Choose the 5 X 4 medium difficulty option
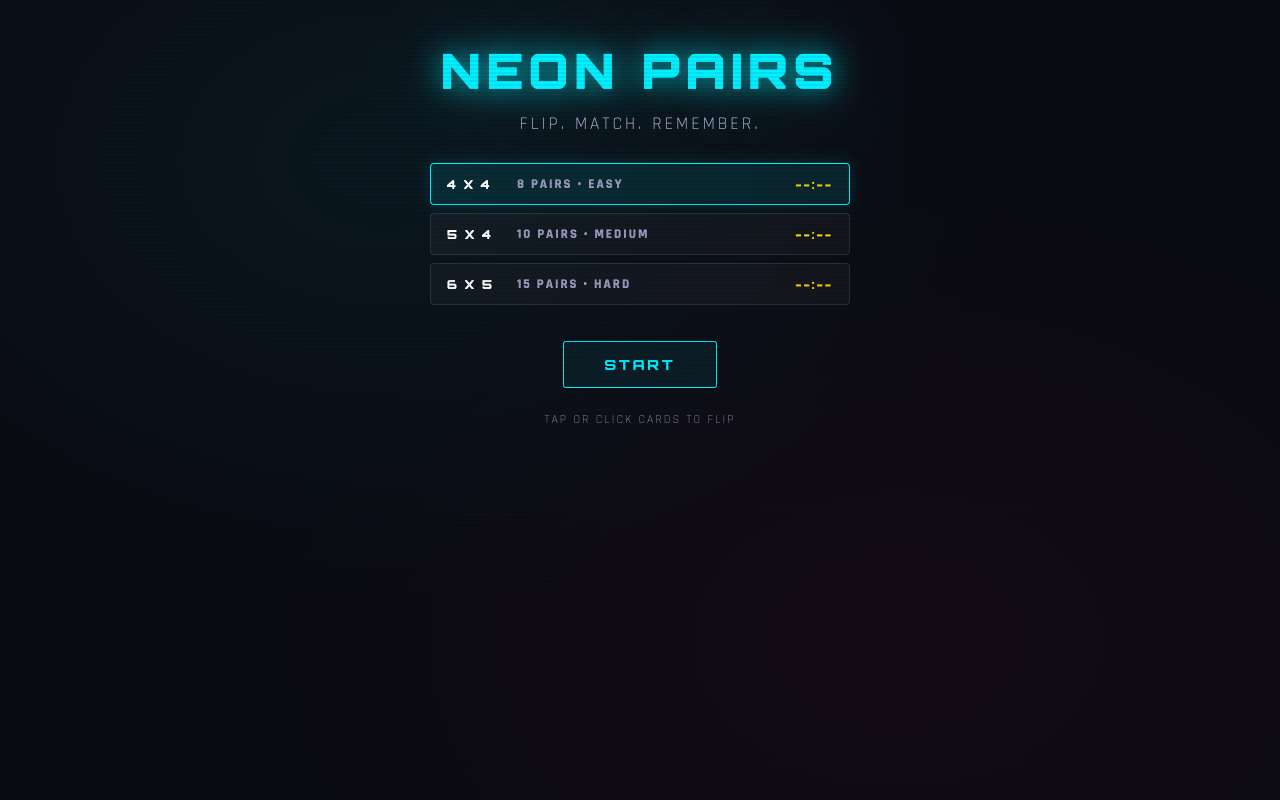Image resolution: width=1280 pixels, height=800 pixels. (x=640, y=234)
